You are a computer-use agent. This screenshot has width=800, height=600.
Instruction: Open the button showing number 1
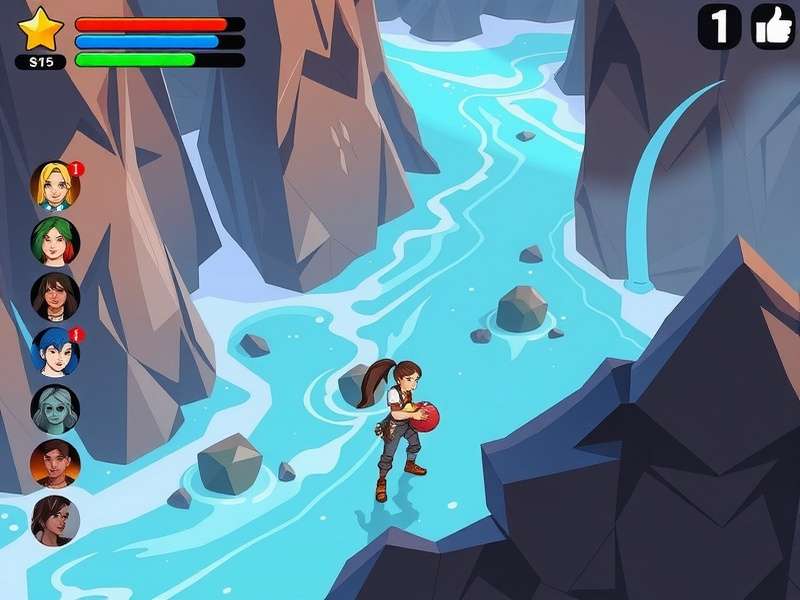click(719, 26)
